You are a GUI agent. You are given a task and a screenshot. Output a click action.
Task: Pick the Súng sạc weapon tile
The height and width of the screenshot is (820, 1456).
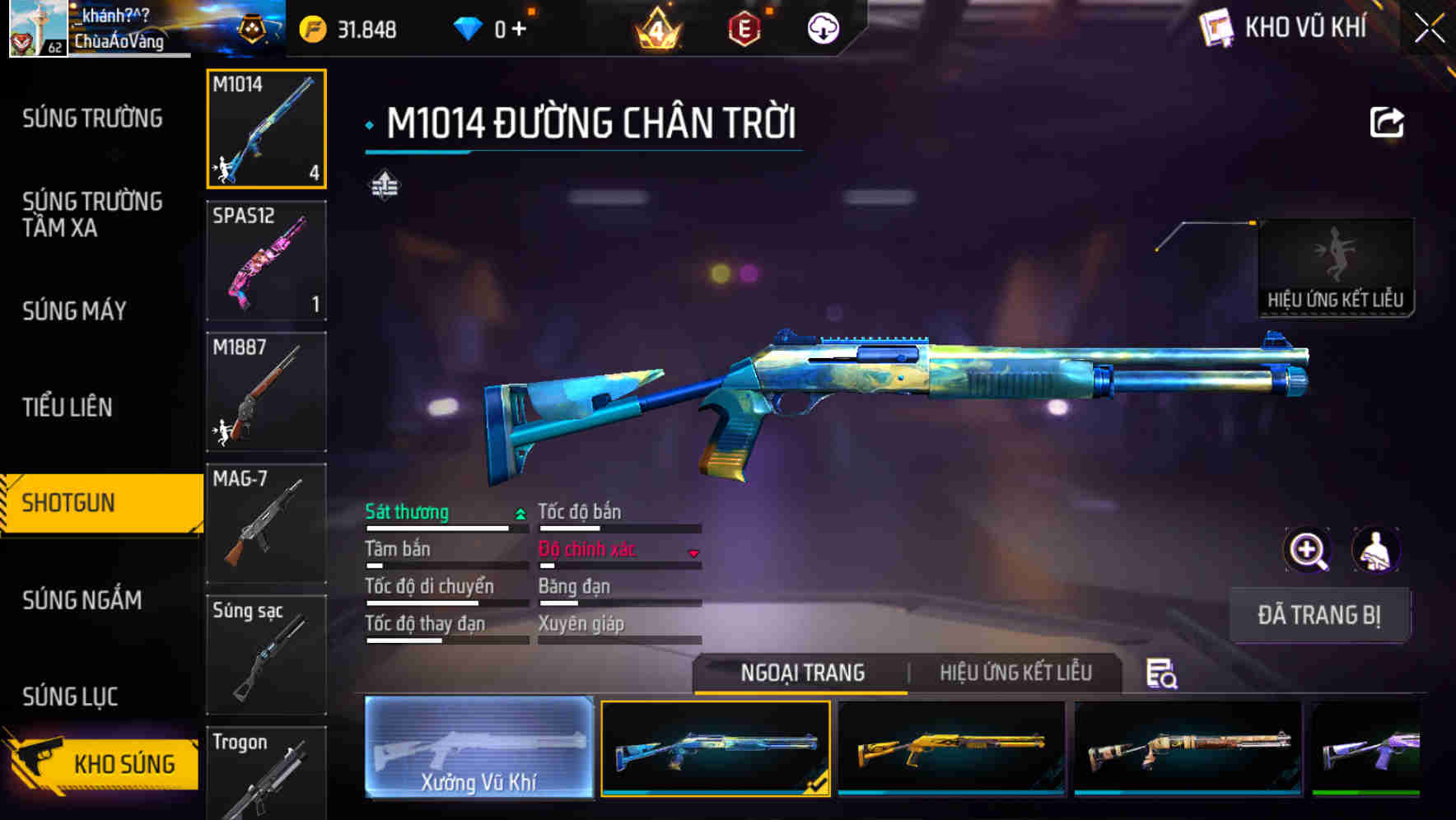[x=266, y=655]
